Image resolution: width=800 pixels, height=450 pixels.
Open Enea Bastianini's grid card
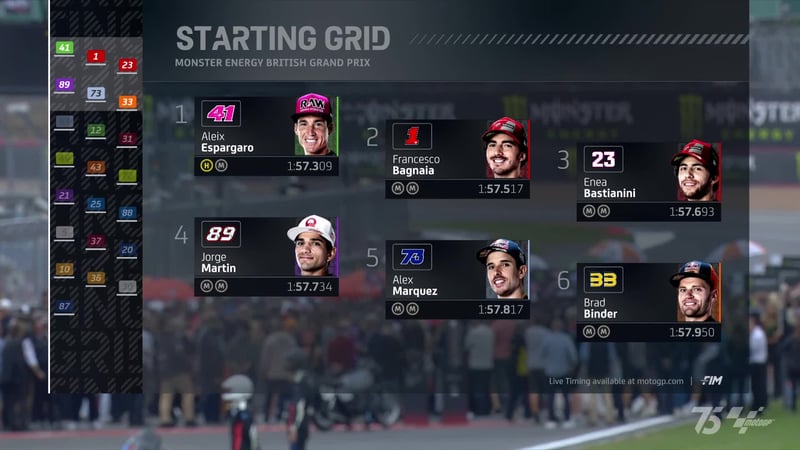[x=648, y=181]
